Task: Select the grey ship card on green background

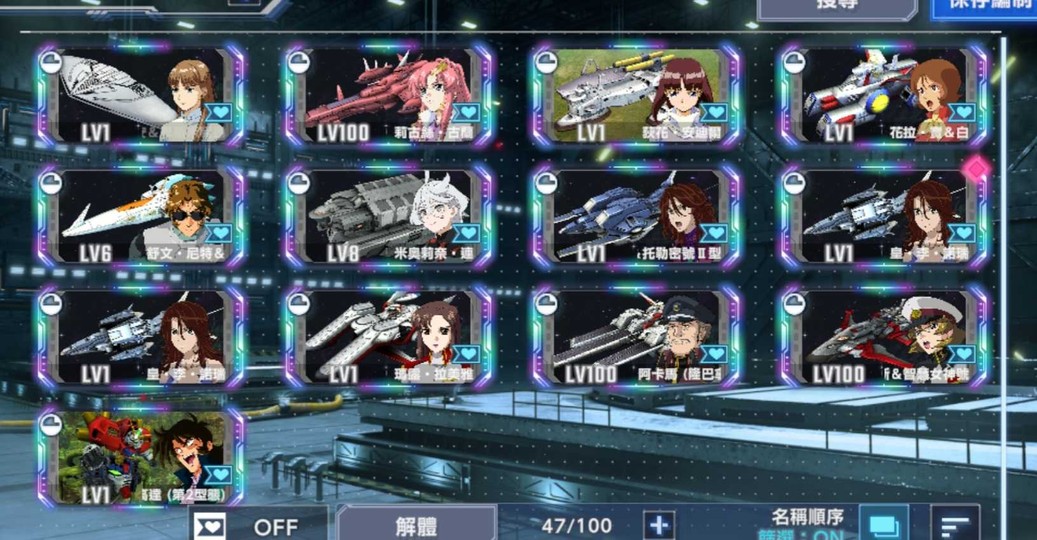Action: pos(635,96)
